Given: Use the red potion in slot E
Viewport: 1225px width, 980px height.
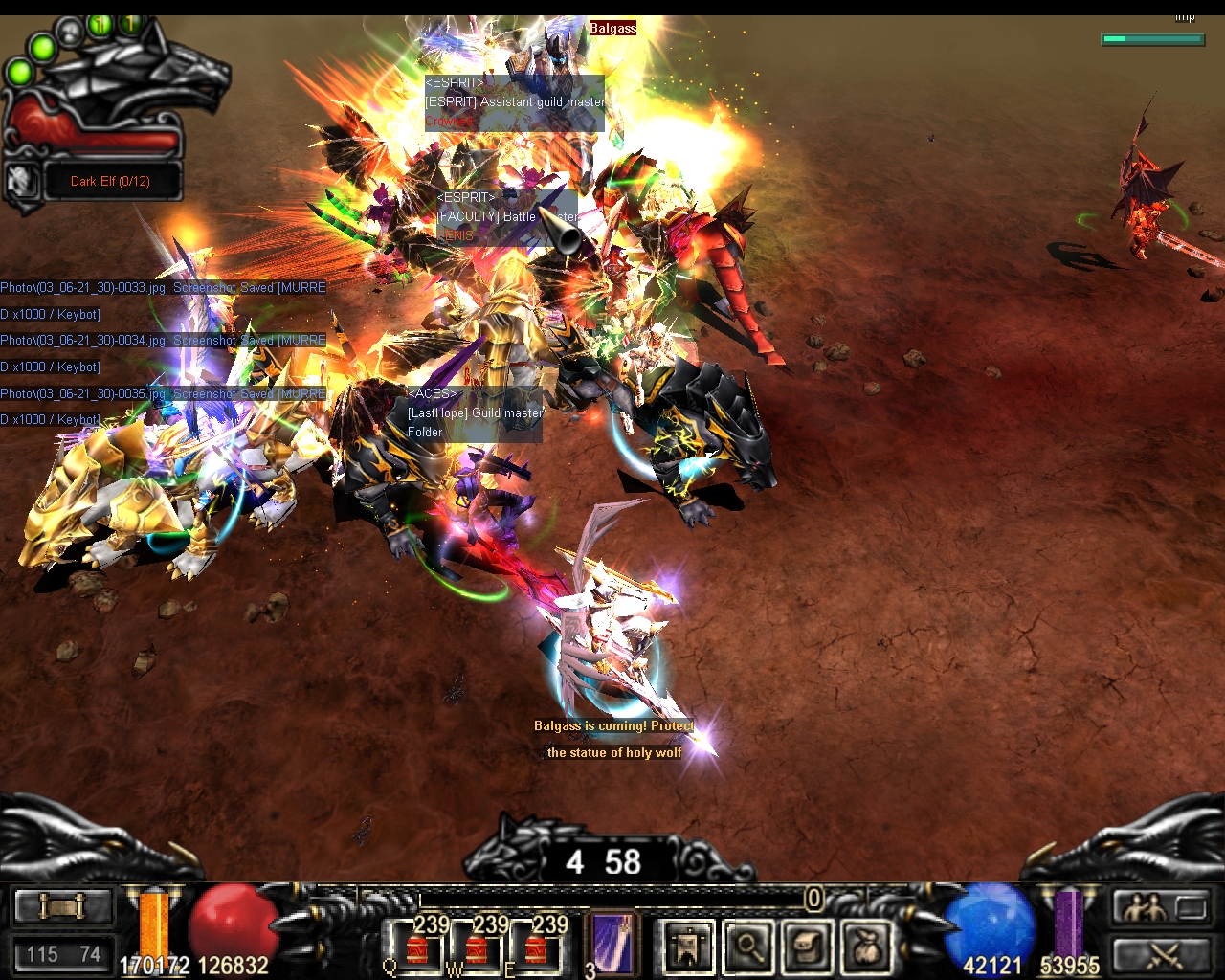Looking at the screenshot, I should (535, 947).
